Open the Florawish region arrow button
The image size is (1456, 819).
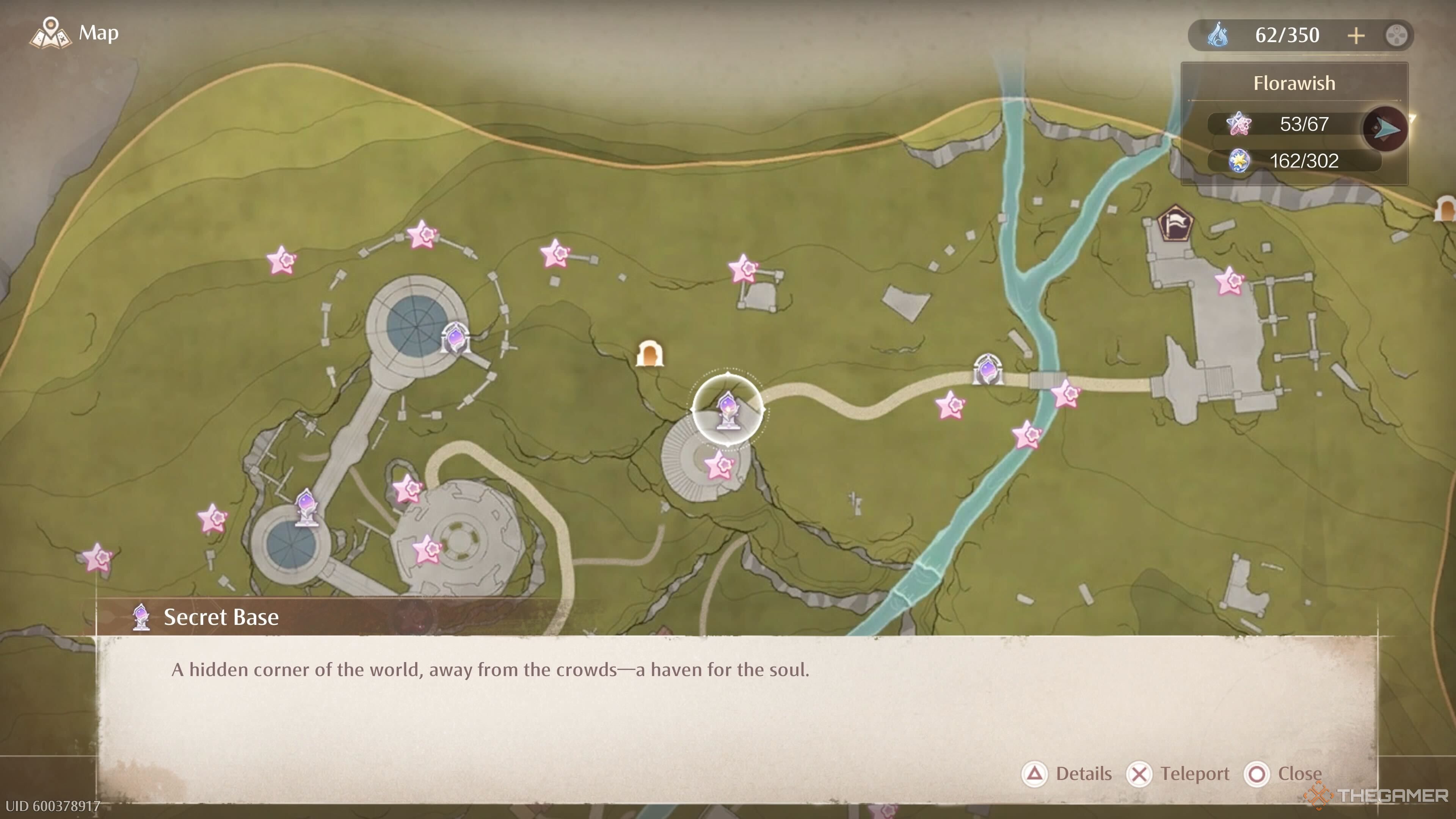1385,129
